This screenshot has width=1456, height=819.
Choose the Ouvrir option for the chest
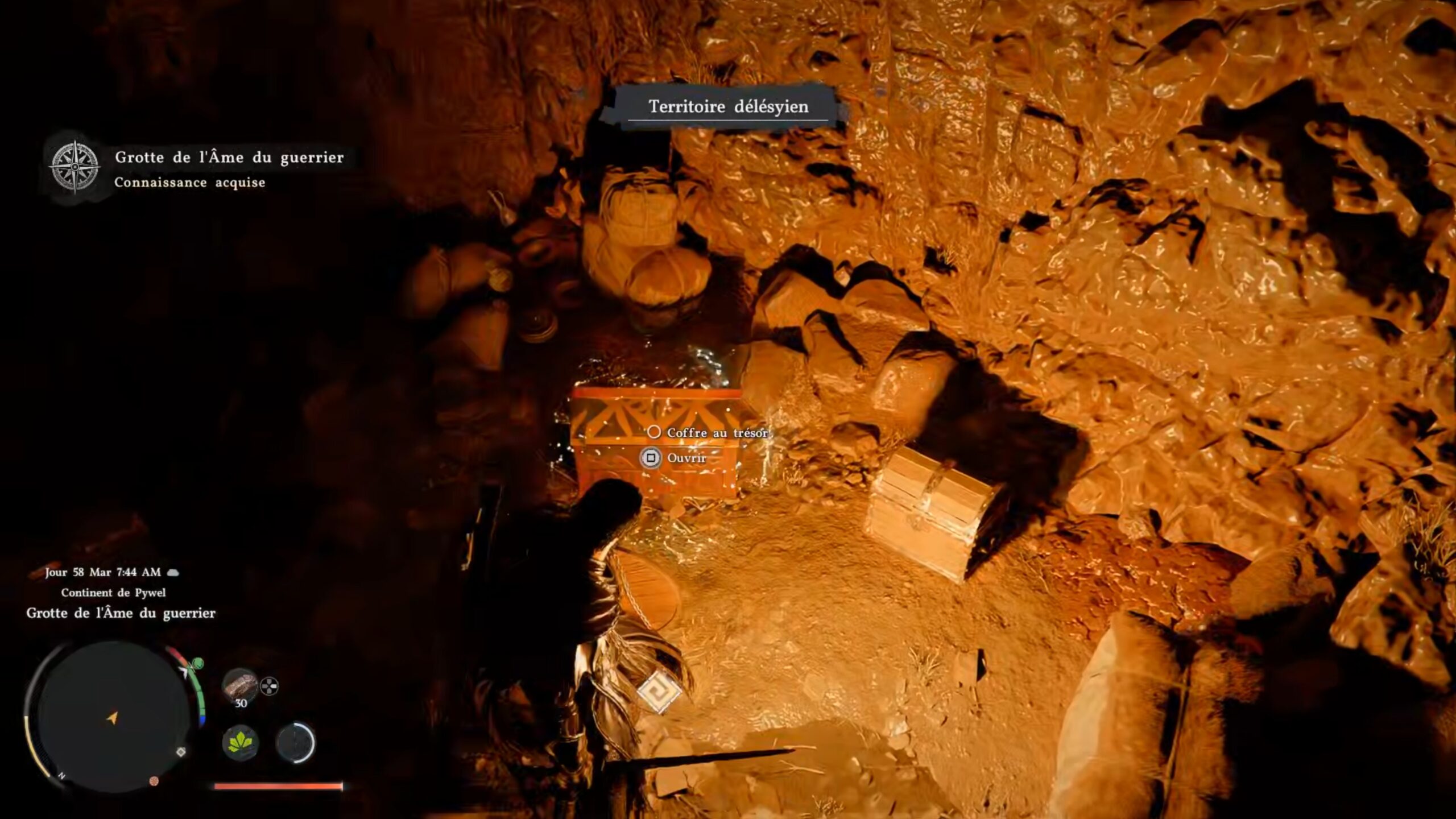tap(686, 458)
